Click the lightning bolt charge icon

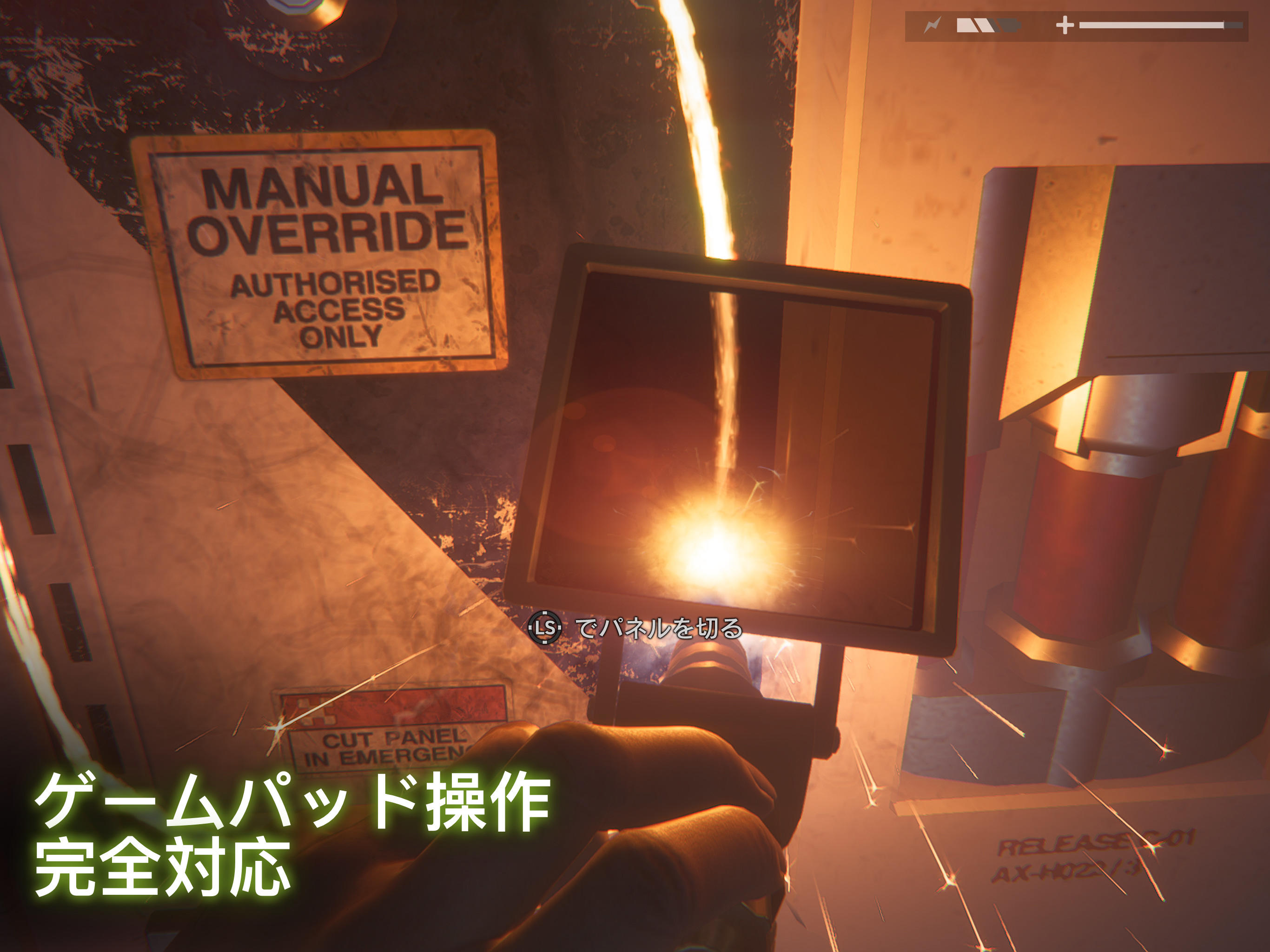(x=933, y=24)
